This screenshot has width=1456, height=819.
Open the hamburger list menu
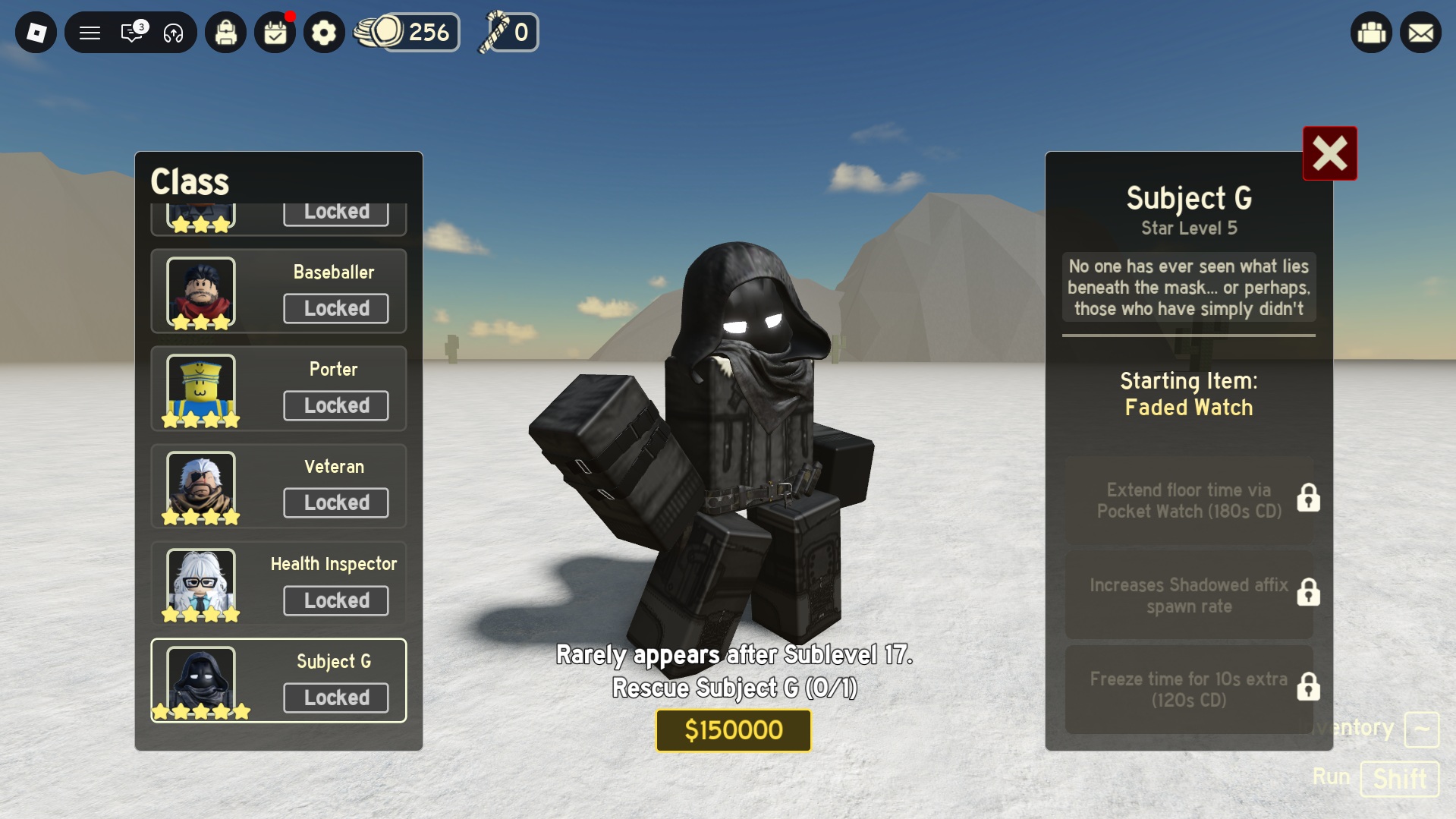click(90, 33)
